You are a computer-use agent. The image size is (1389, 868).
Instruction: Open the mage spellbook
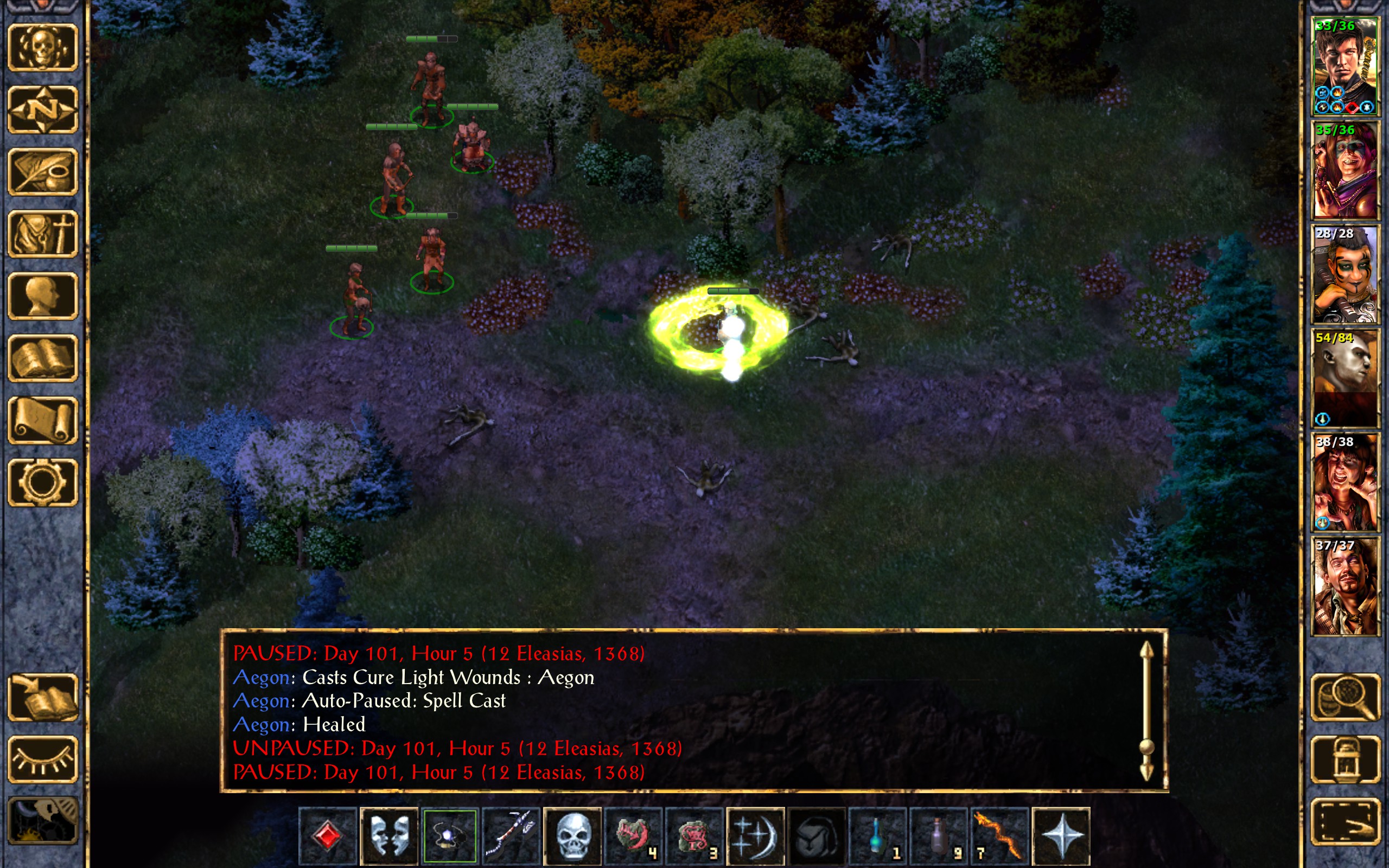43,358
